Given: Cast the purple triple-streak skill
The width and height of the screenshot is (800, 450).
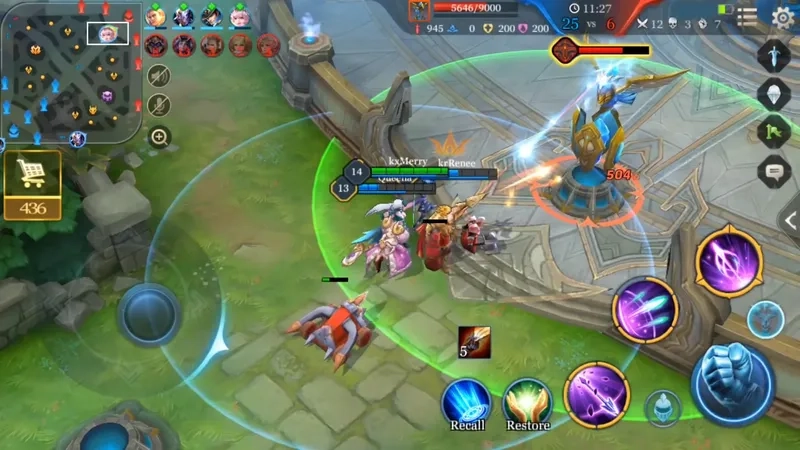Looking at the screenshot, I should tap(645, 308).
